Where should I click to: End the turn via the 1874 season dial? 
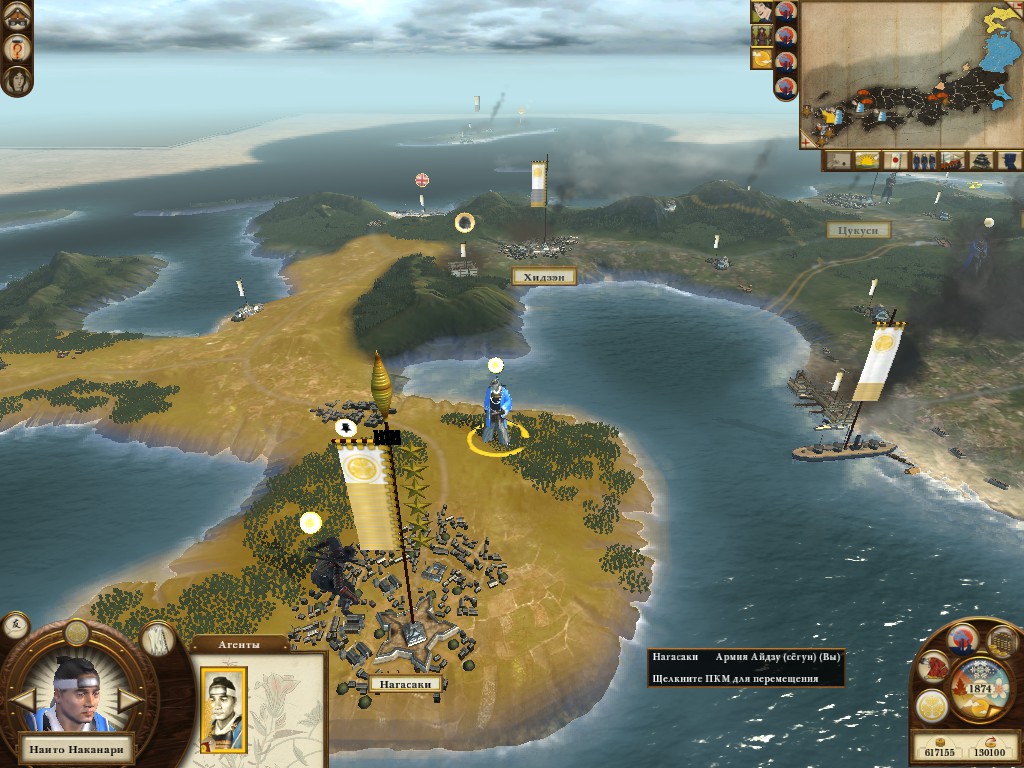(978, 688)
